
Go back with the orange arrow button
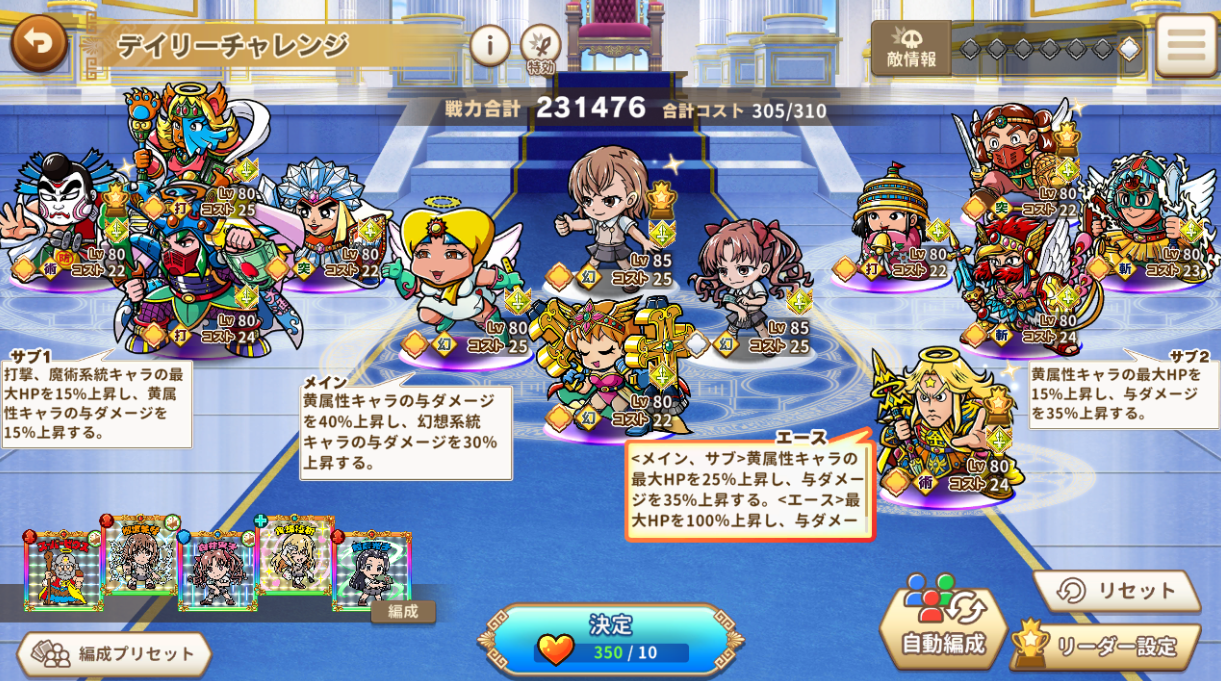tap(39, 42)
